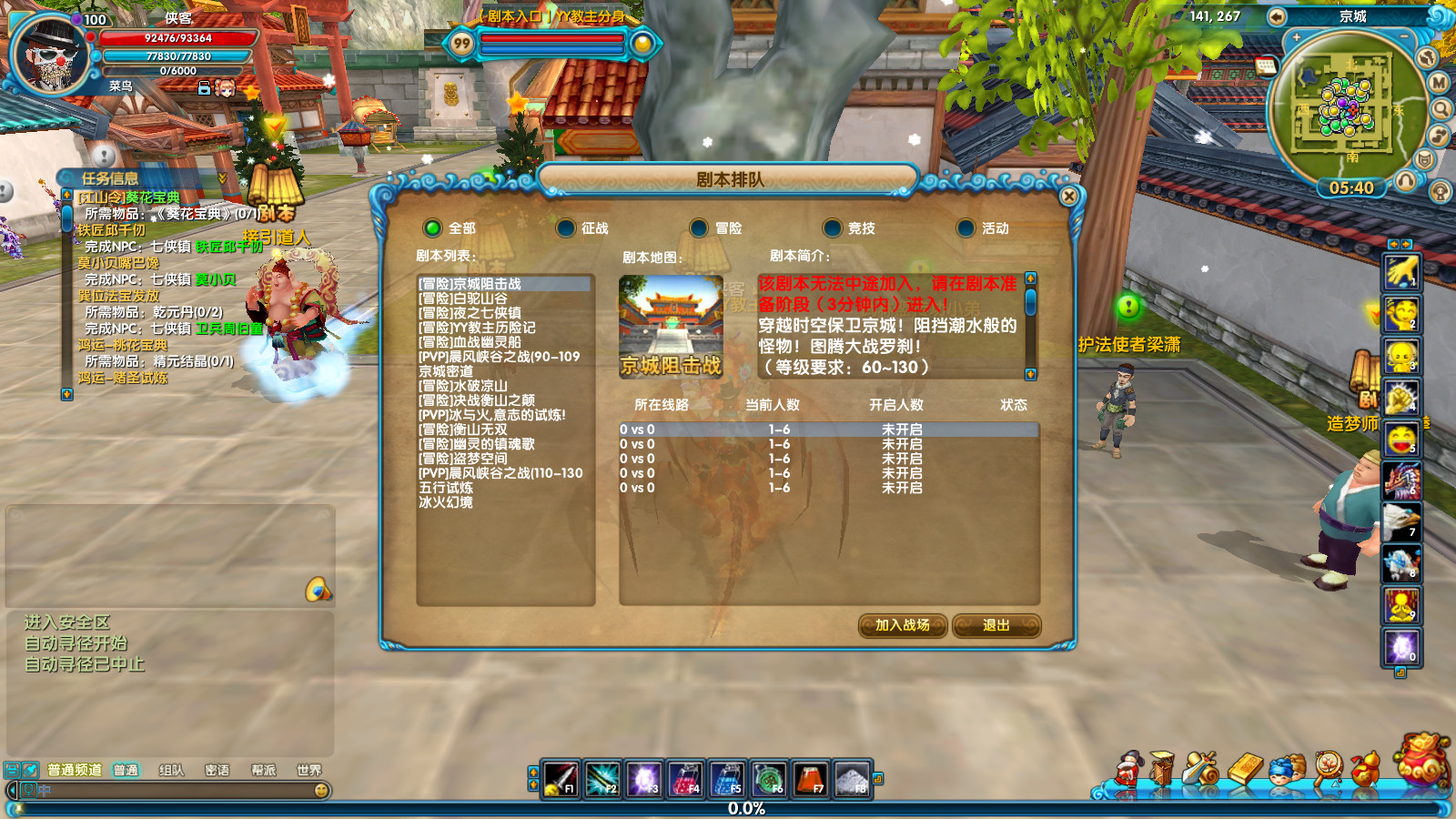Click the minimap zoom-in plus control

(1296, 35)
